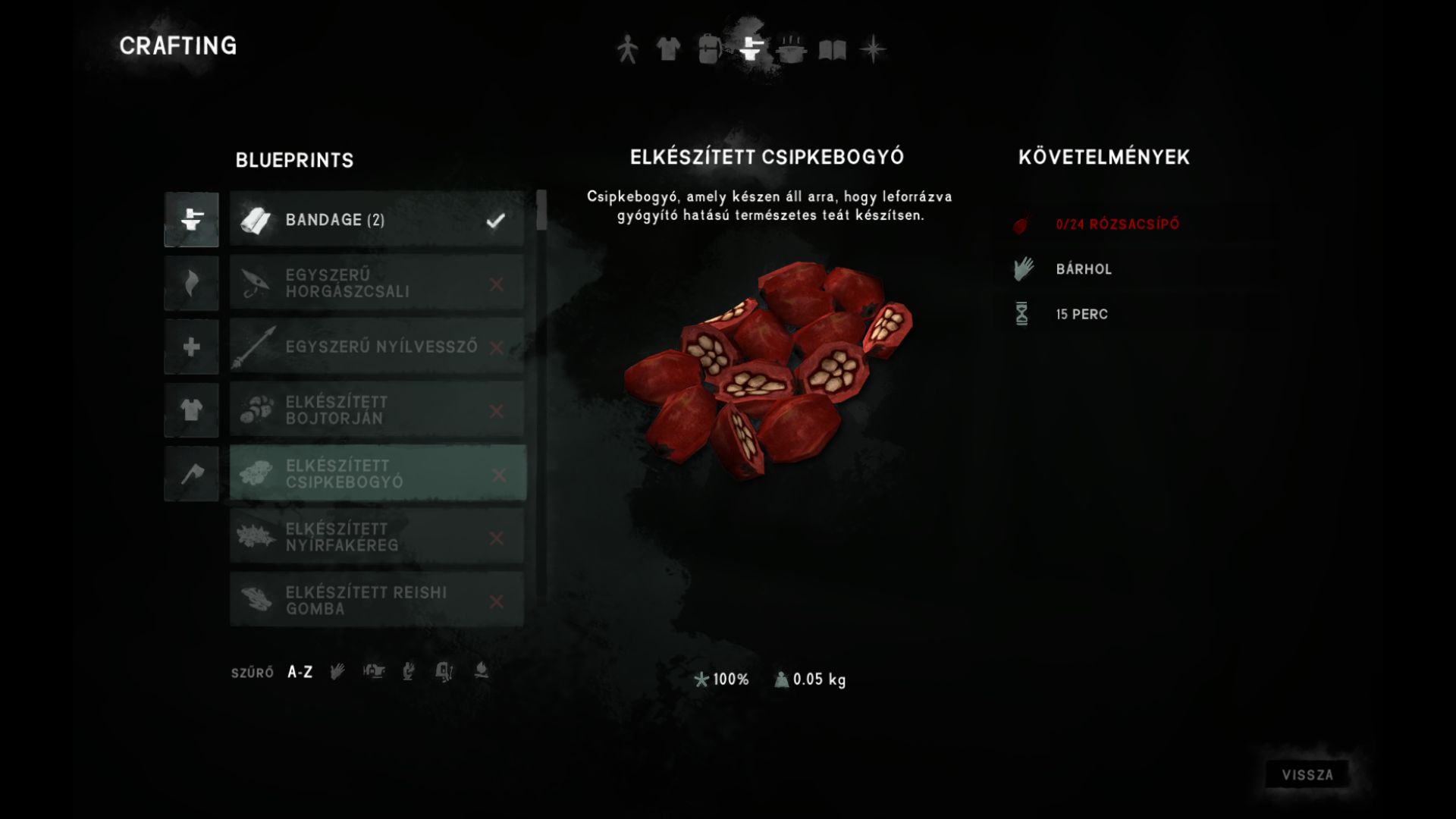Select the Egyszerű Nyílvessző blueprint
The width and height of the screenshot is (1456, 819).
coord(377,347)
